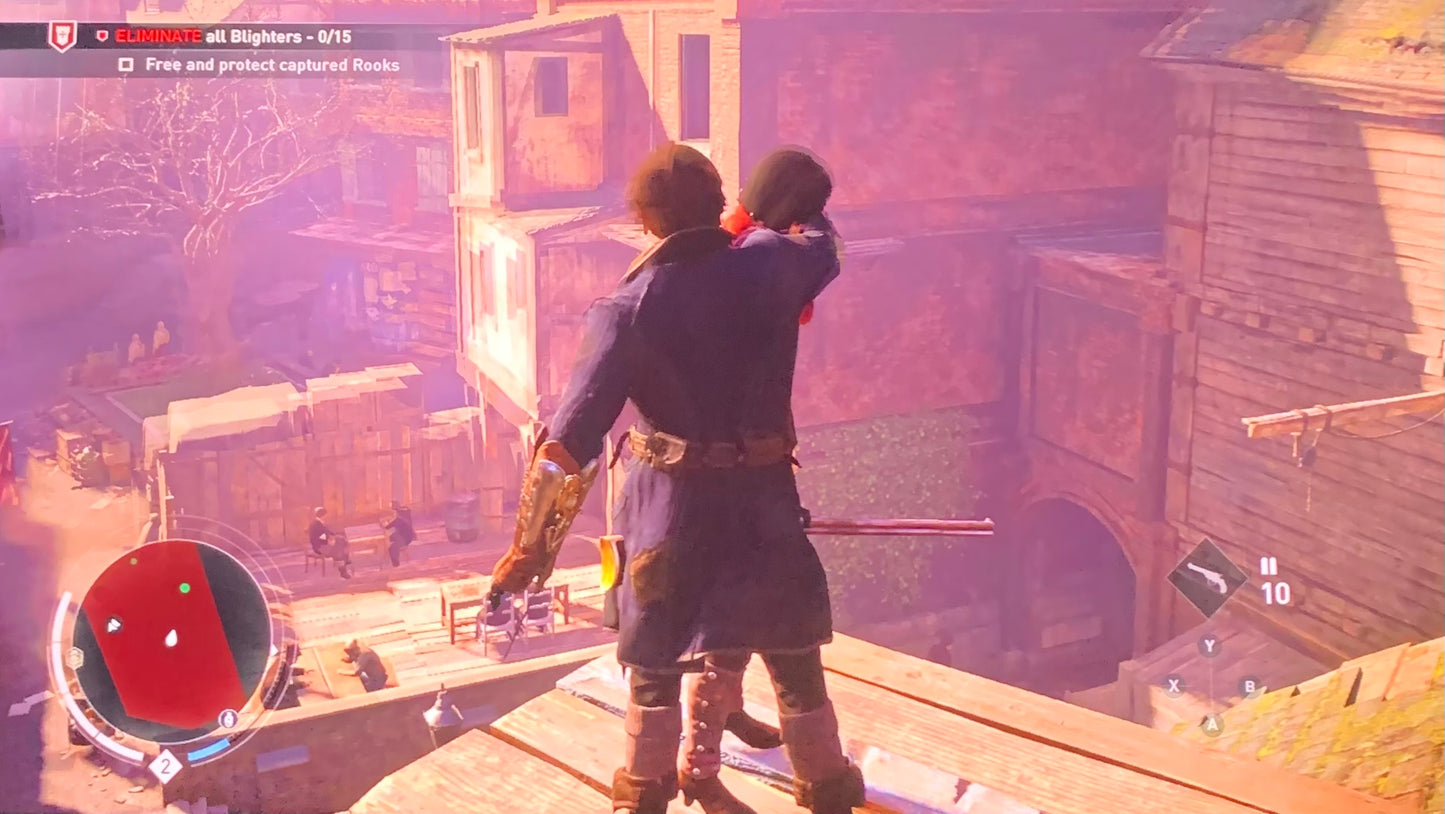Screen dimensions: 1445x814
Task: Select the revolver weapon icon
Action: 1207,578
